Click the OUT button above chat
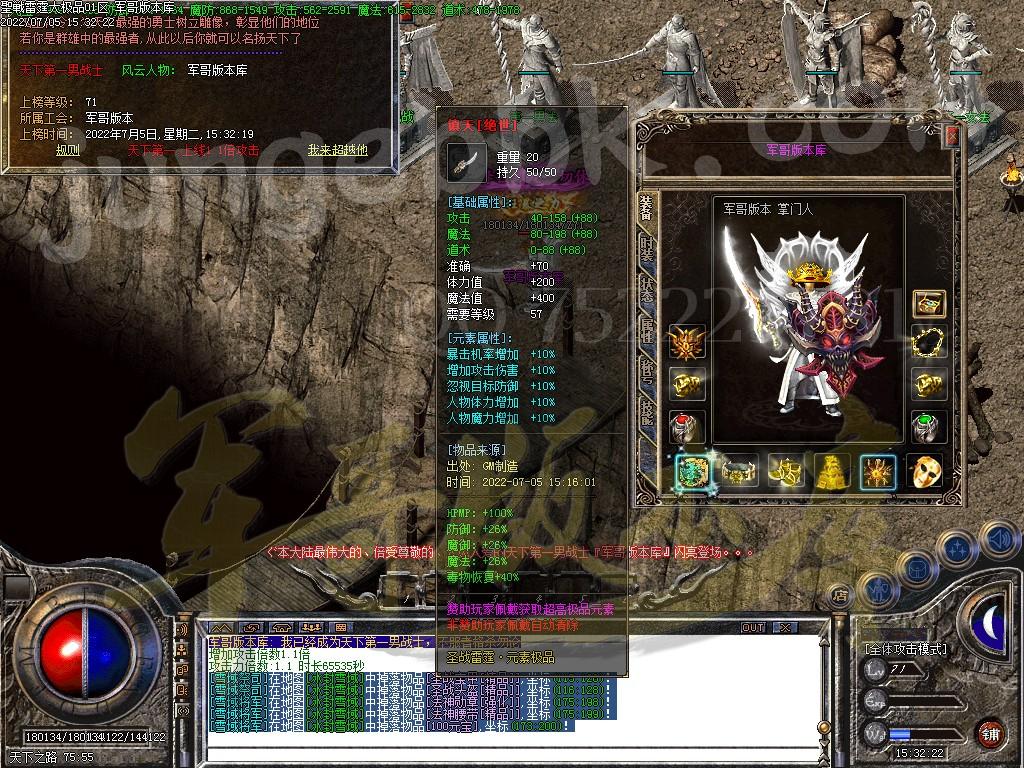This screenshot has width=1024, height=768. point(753,628)
